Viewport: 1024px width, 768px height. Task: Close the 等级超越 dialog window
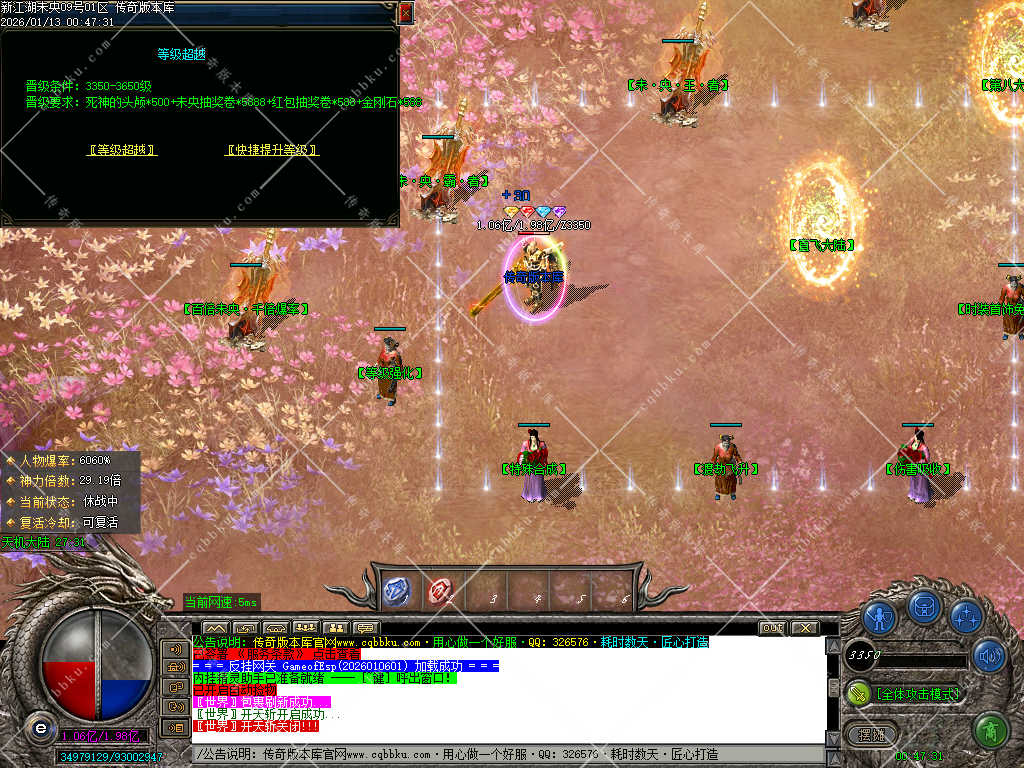pyautogui.click(x=406, y=12)
